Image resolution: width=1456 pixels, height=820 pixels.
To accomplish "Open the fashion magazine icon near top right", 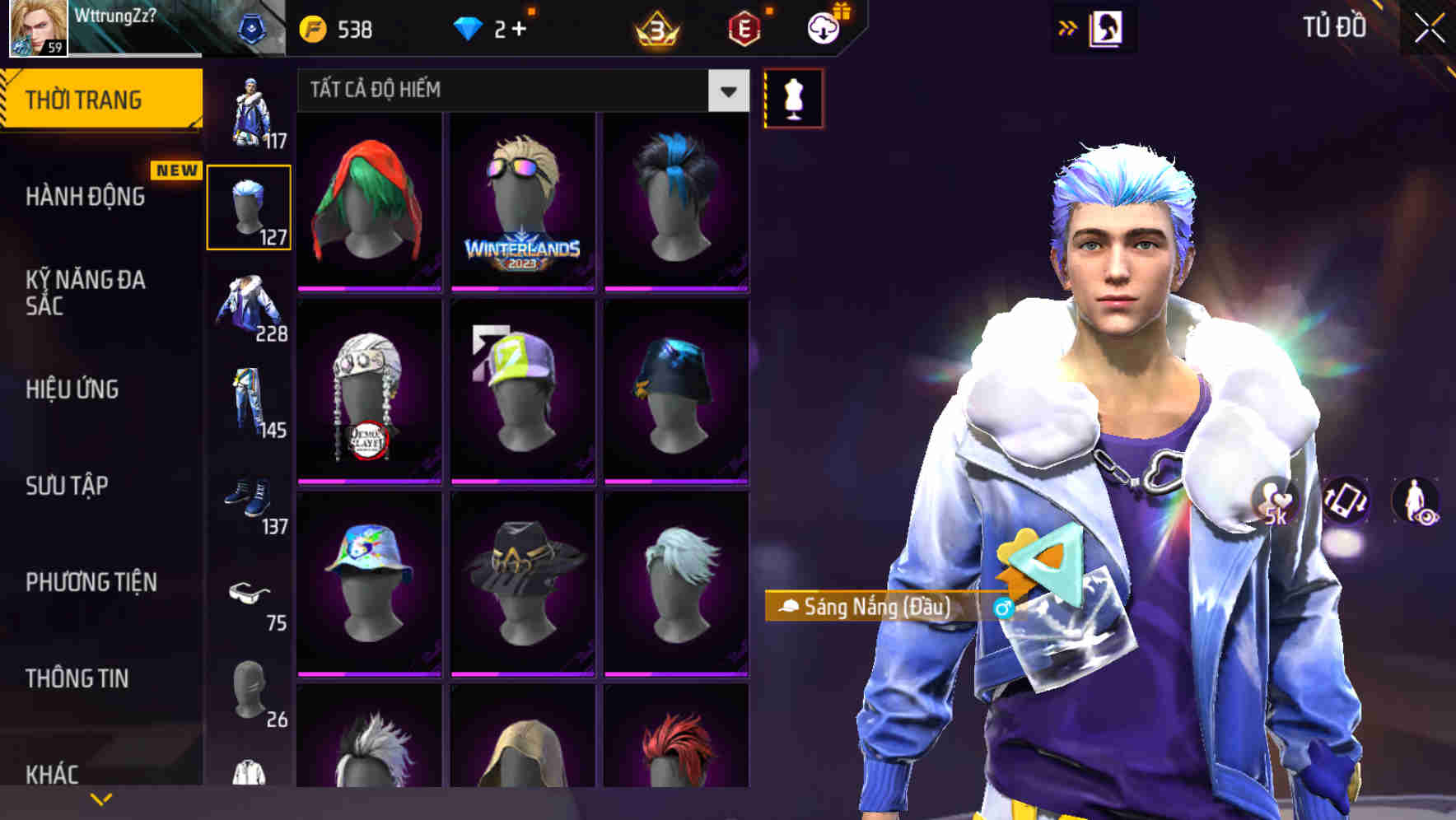I will [1105, 26].
